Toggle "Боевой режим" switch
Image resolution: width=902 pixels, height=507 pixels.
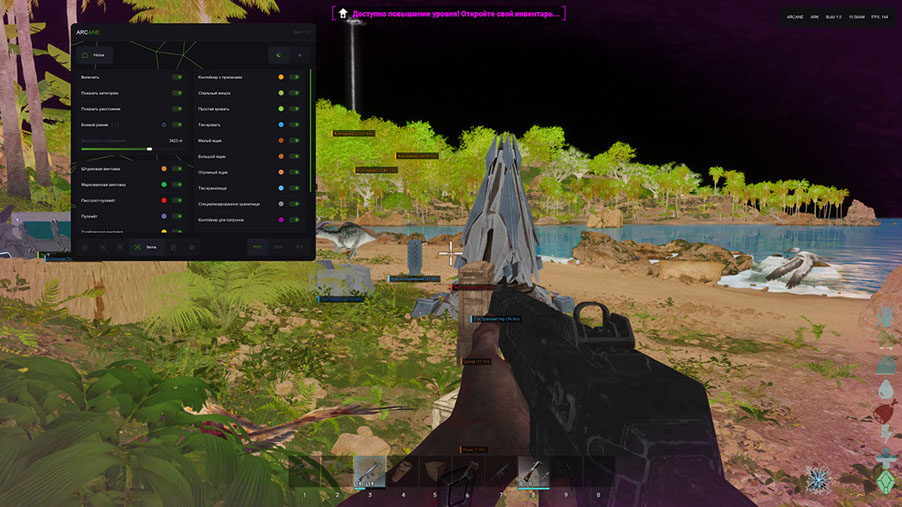pos(177,125)
